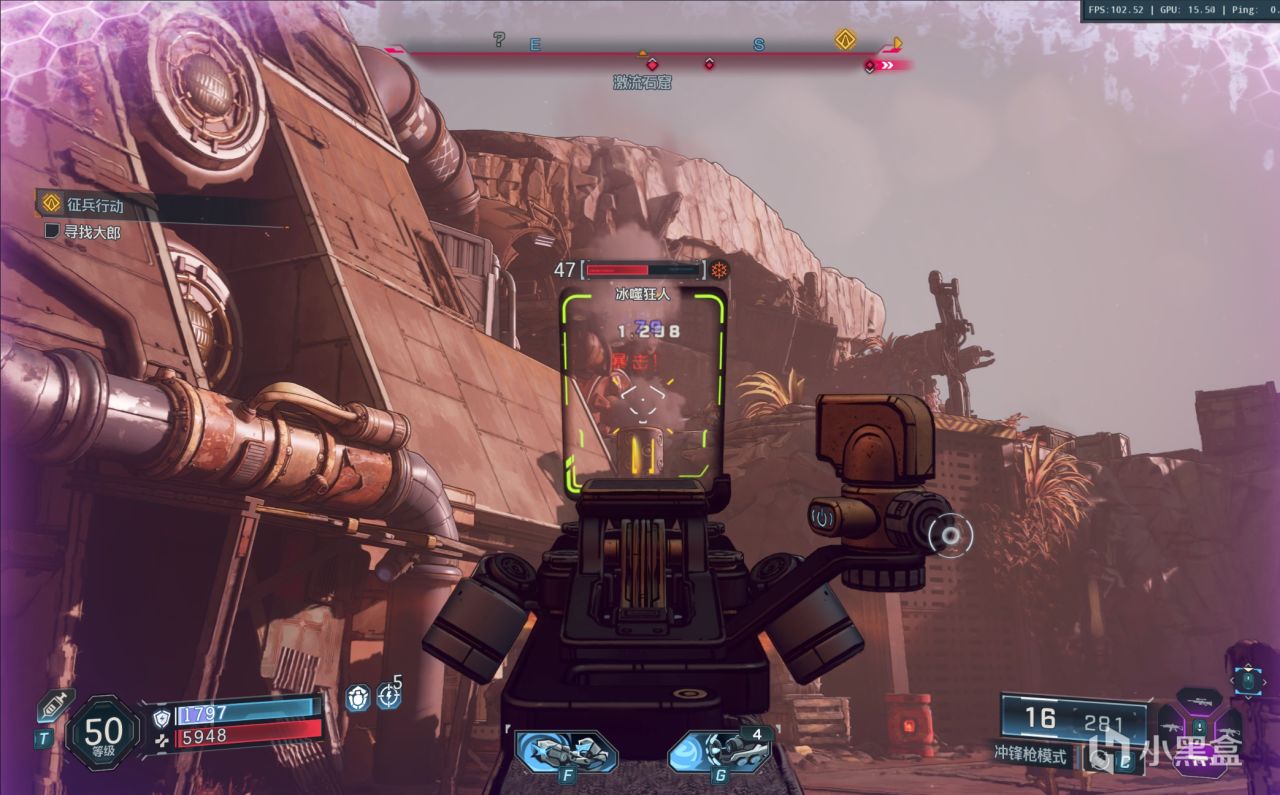Activate the action skill icon labeled F
The image size is (1280, 795).
pos(566,753)
